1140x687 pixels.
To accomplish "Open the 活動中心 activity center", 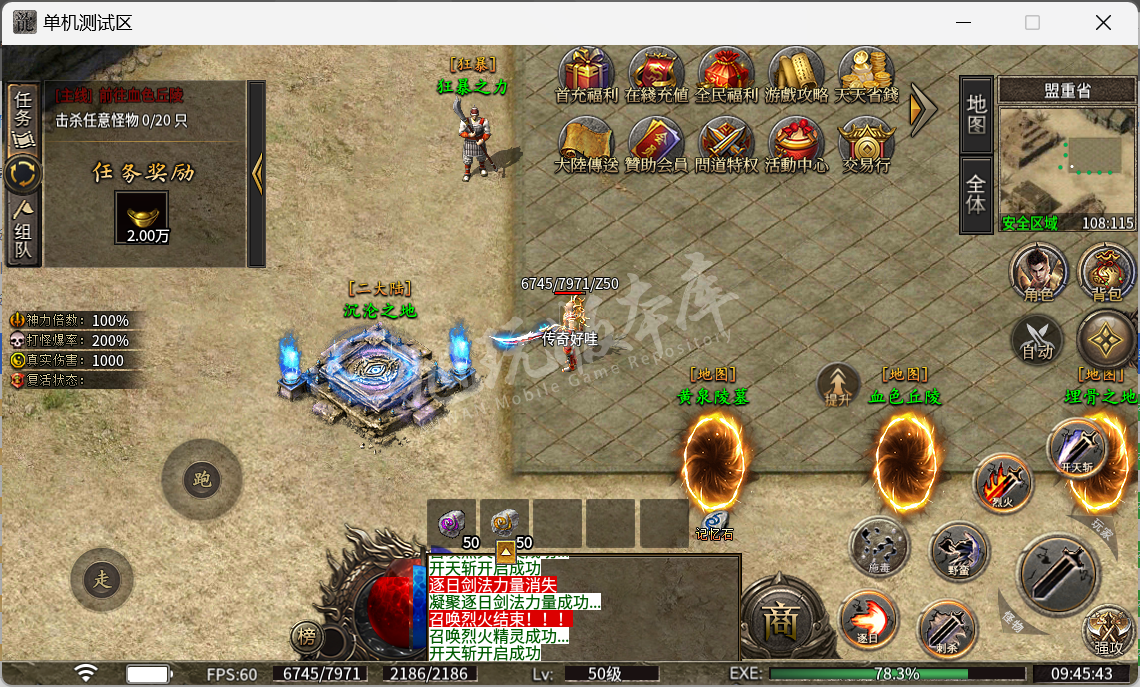I will pyautogui.click(x=796, y=143).
